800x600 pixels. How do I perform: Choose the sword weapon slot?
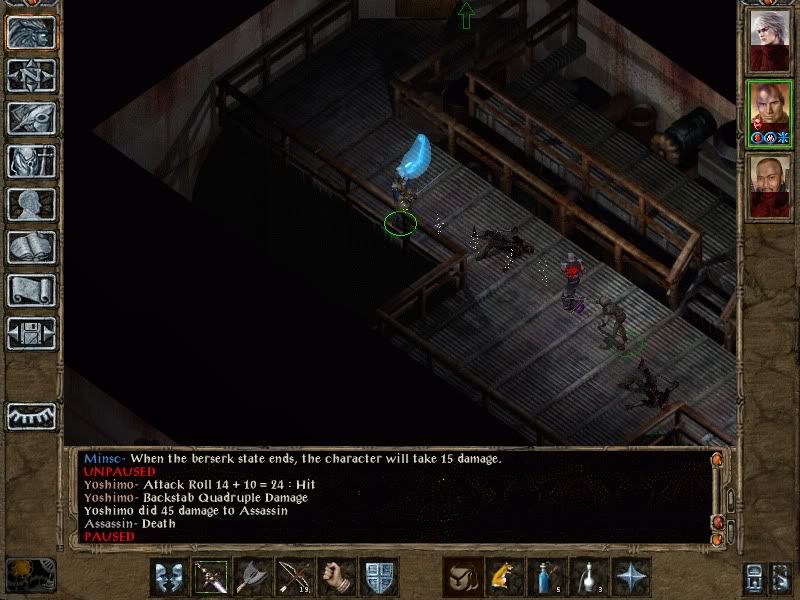(211, 577)
